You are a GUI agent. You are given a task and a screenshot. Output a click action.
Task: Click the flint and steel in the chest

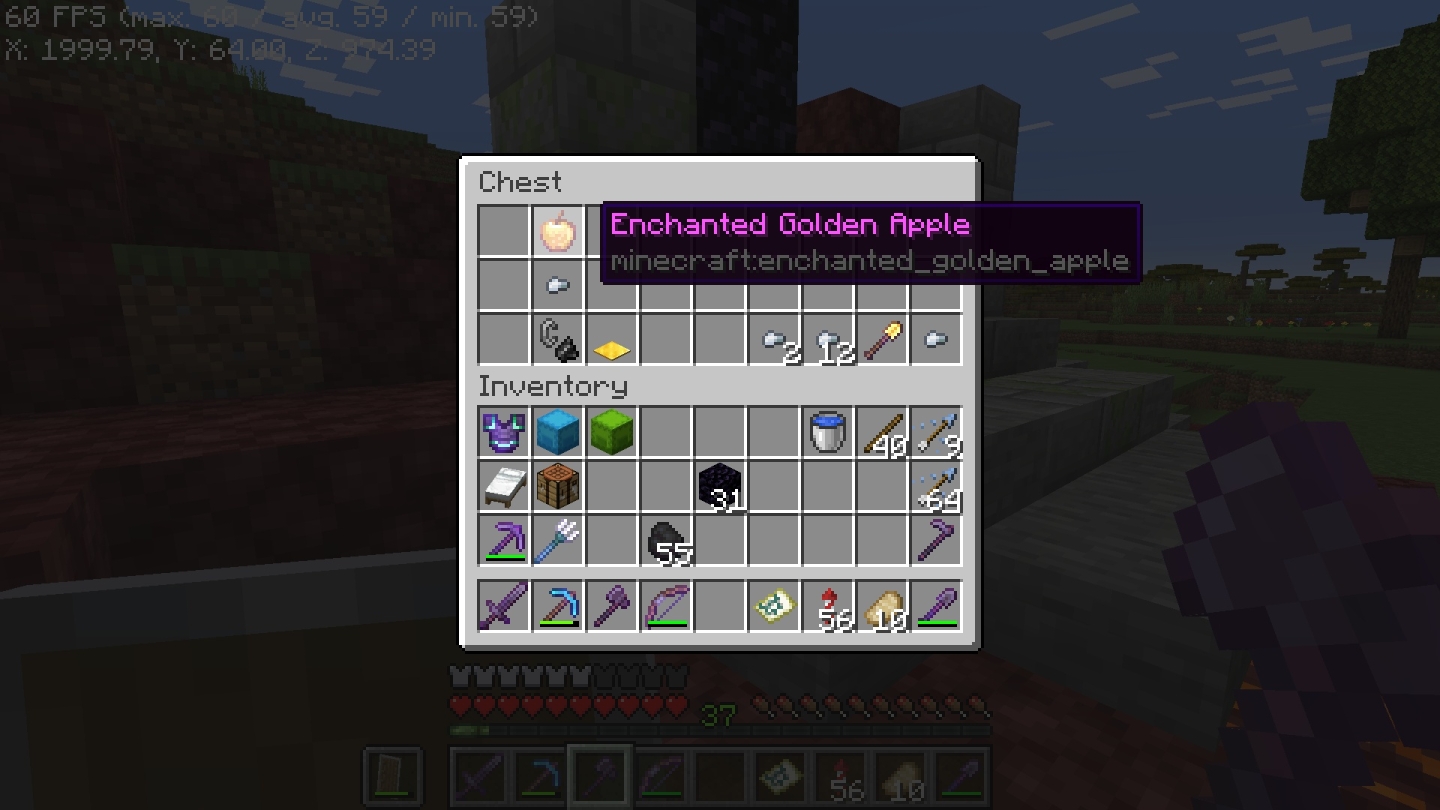(x=557, y=339)
